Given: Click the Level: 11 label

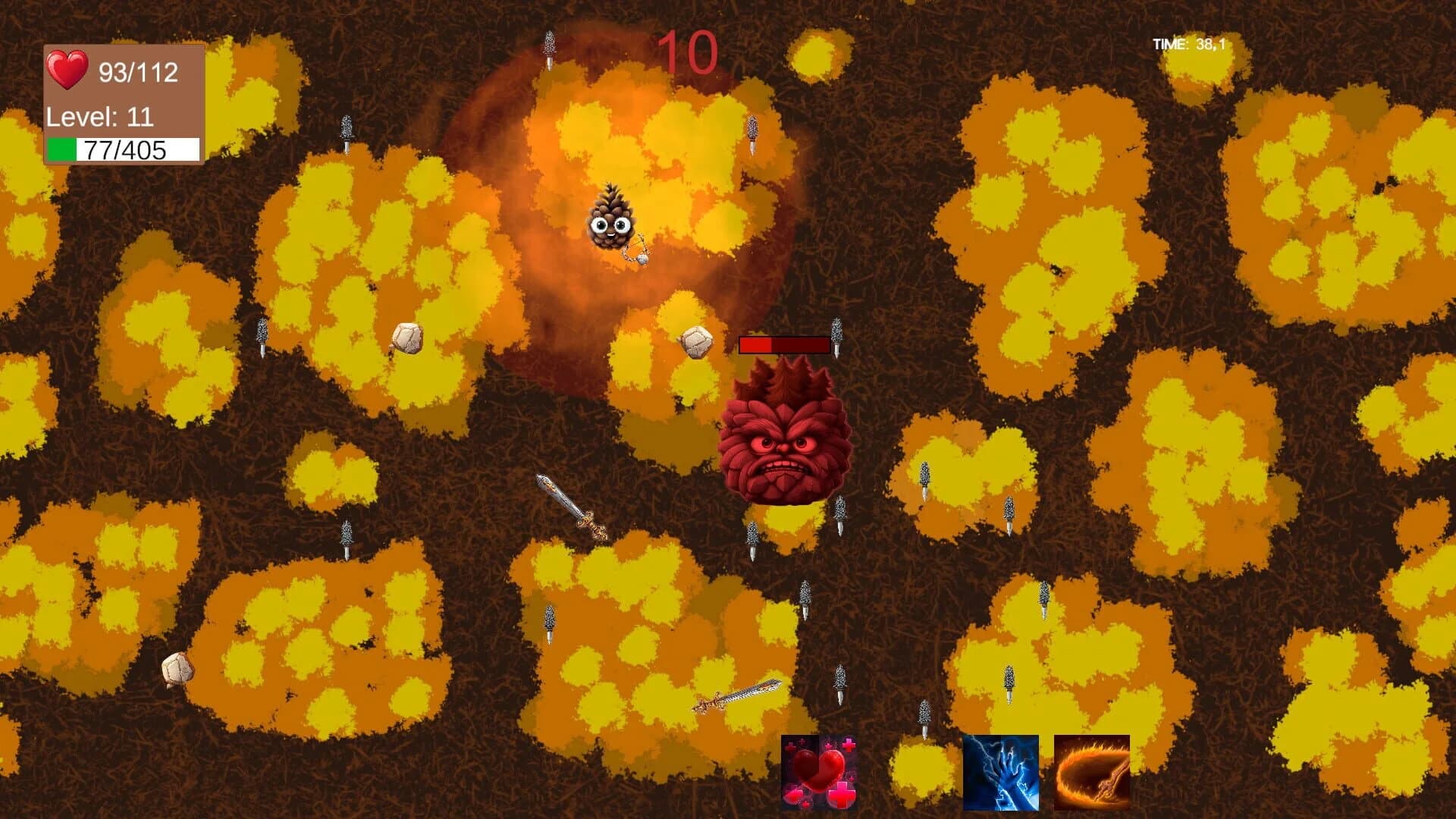Looking at the screenshot, I should (99, 118).
